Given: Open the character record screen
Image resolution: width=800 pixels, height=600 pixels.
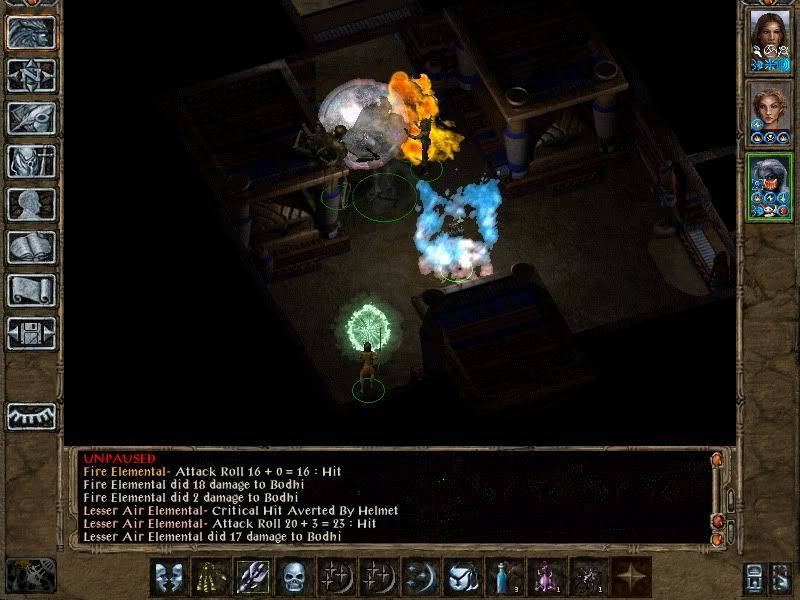Looking at the screenshot, I should pyautogui.click(x=30, y=204).
